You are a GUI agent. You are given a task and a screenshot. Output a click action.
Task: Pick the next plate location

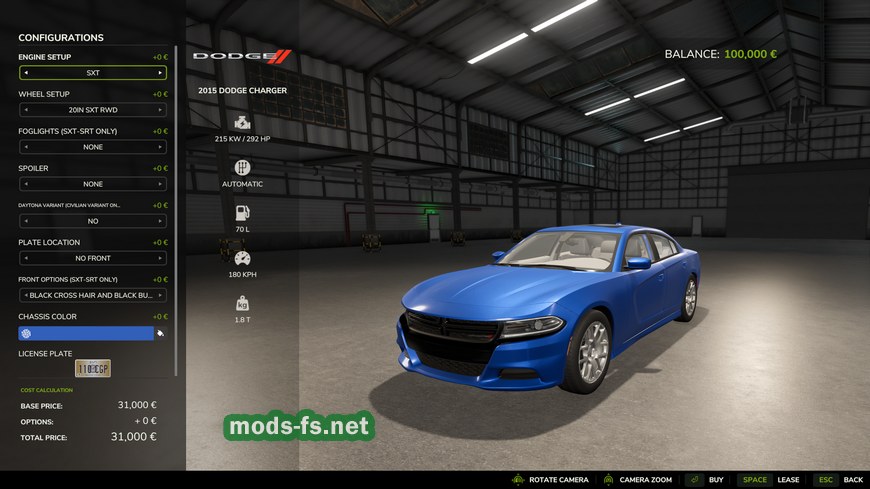tap(160, 258)
